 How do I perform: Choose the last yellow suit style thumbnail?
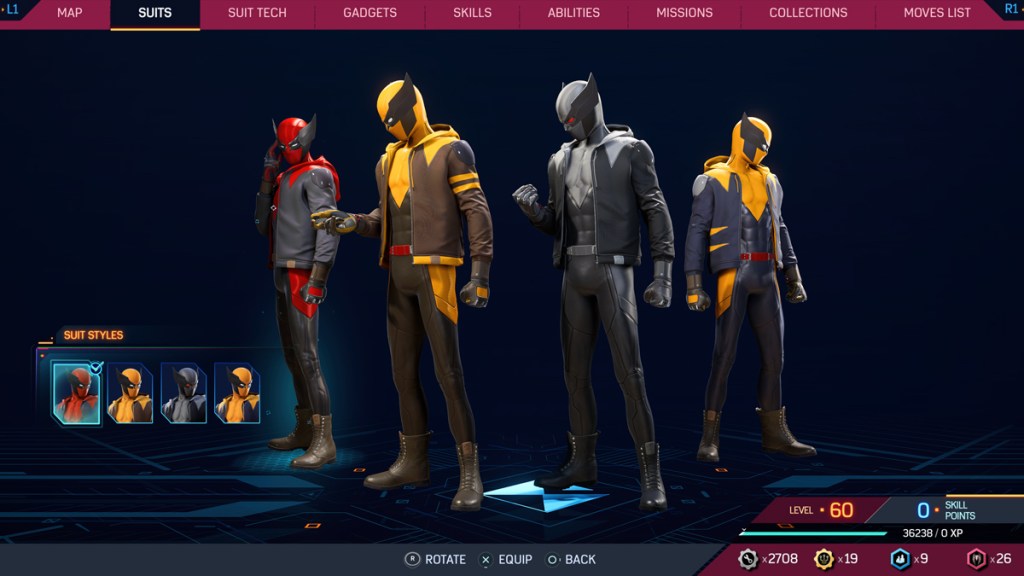238,393
